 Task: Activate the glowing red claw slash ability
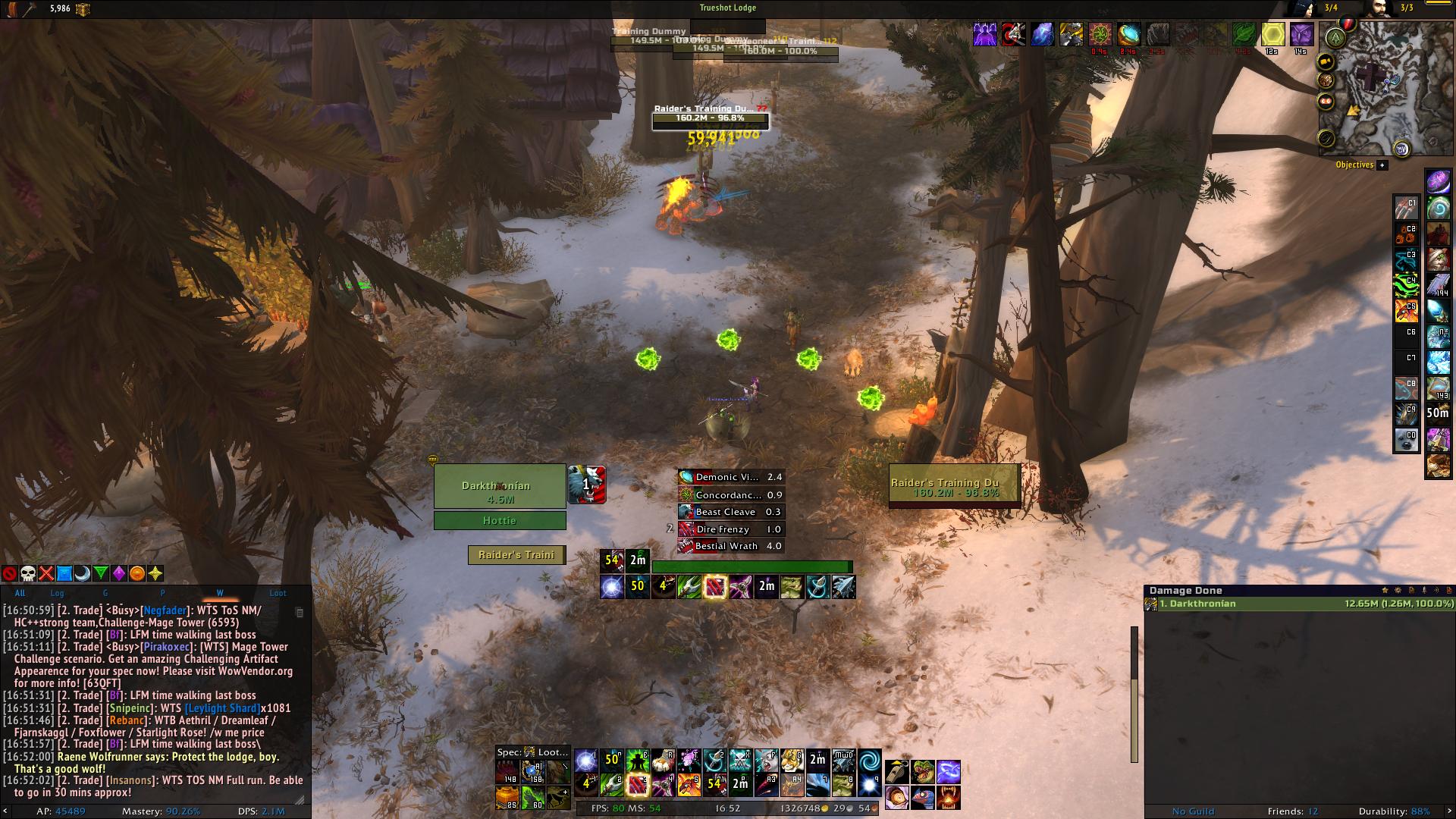point(714,587)
